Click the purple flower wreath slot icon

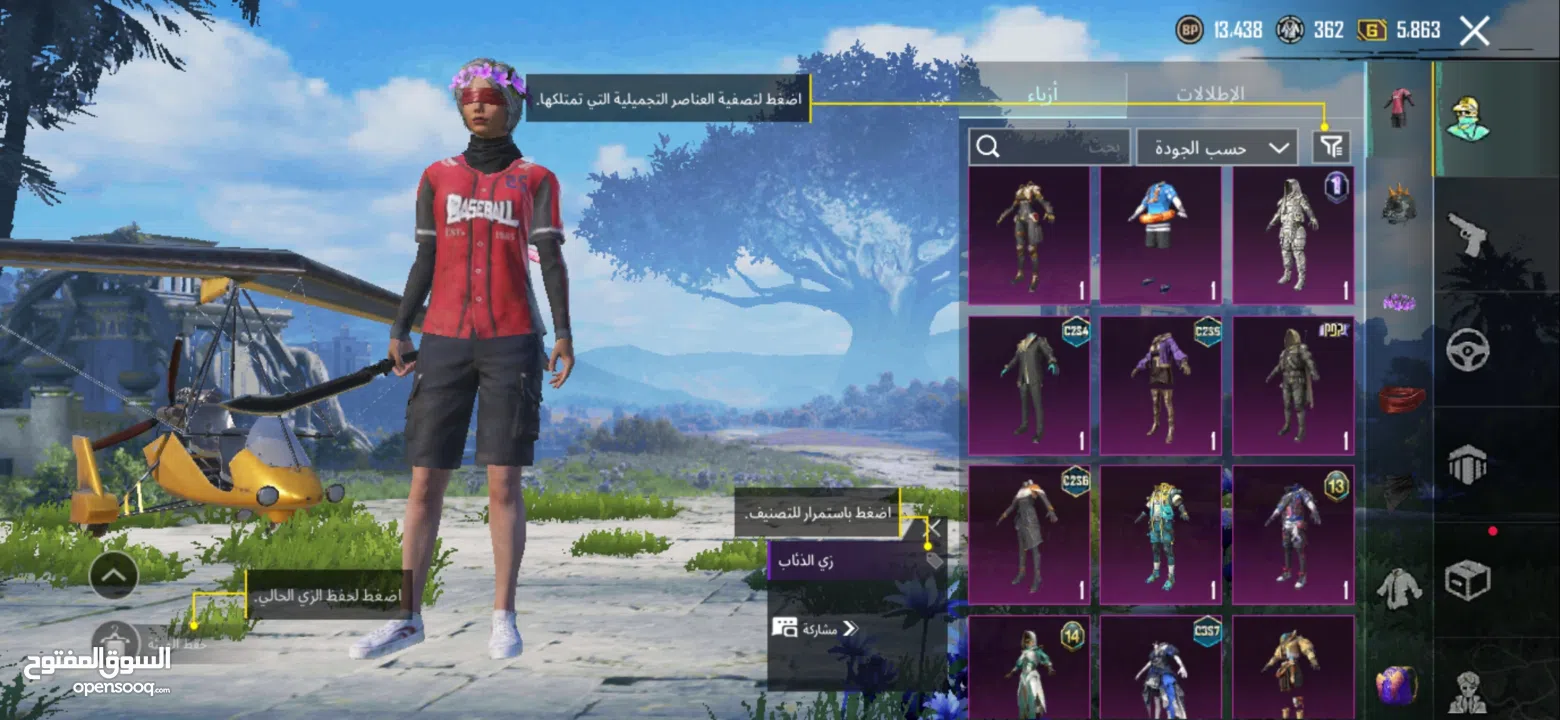click(x=1398, y=300)
